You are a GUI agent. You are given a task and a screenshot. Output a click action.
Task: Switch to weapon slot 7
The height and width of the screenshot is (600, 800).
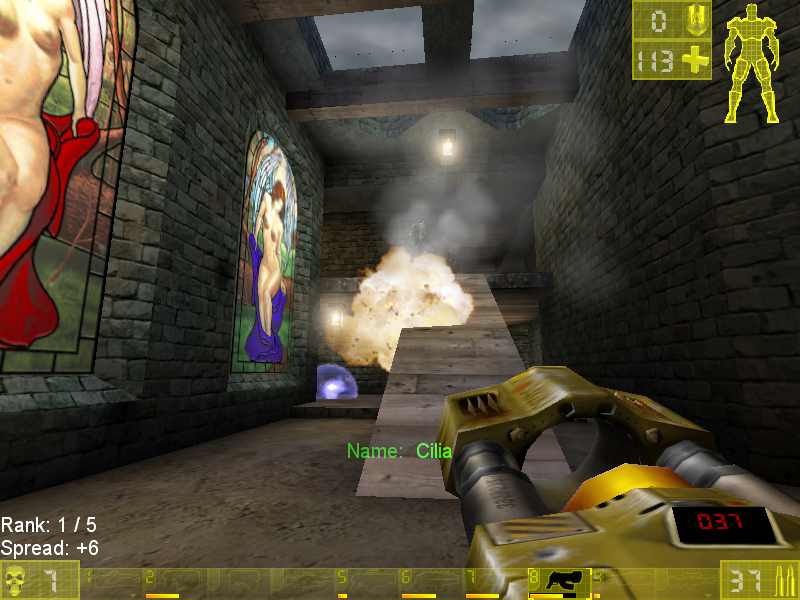(x=494, y=581)
